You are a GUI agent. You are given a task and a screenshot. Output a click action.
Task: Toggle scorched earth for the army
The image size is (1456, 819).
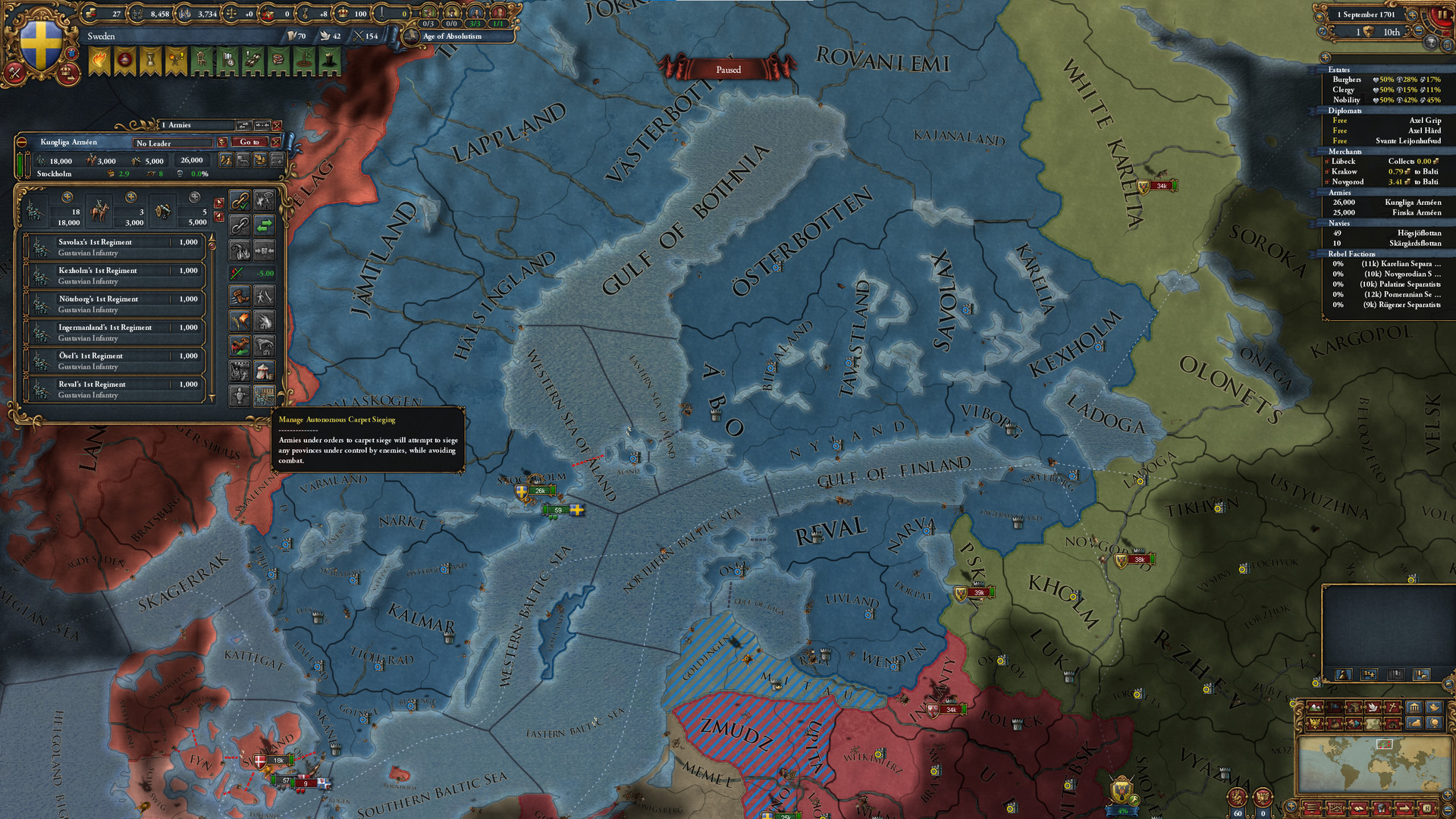click(240, 320)
